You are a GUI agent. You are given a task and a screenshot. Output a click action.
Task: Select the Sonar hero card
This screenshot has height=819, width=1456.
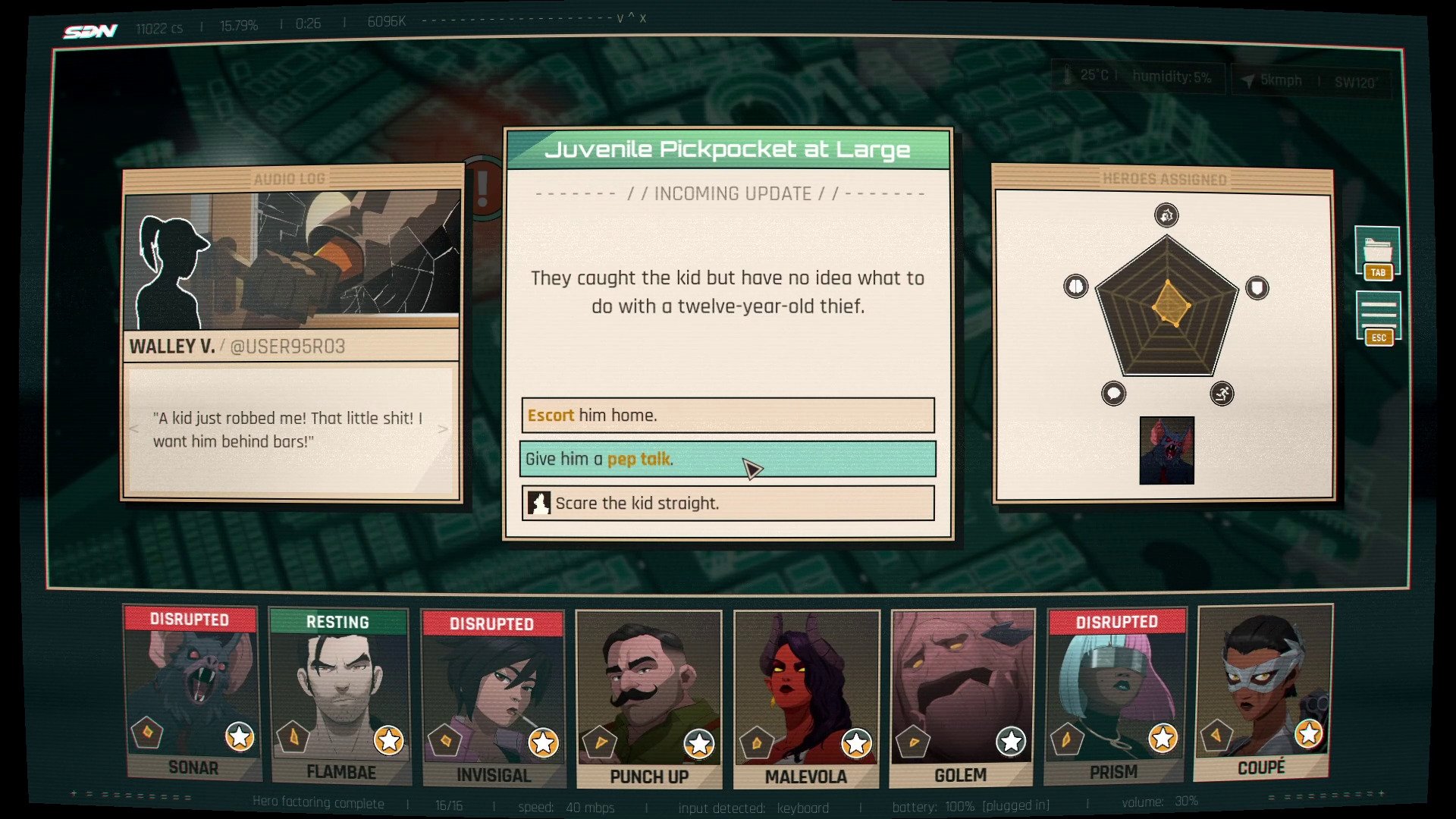[193, 694]
